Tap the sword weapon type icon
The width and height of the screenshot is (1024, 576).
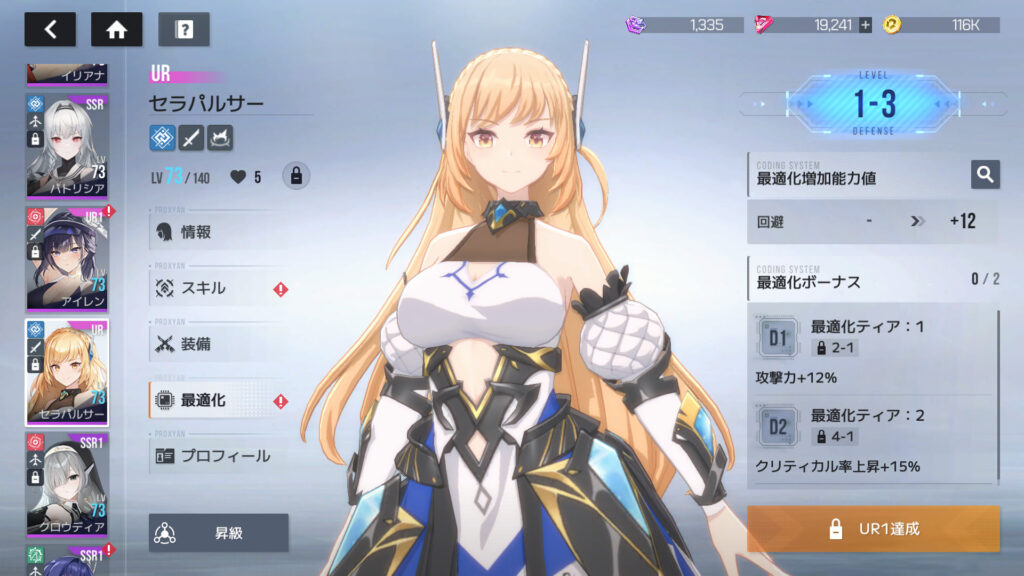pyautogui.click(x=191, y=137)
